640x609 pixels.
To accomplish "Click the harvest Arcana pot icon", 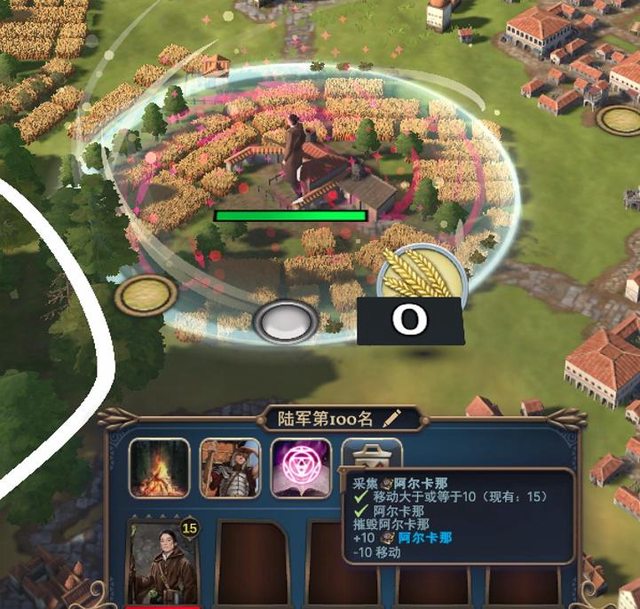I will 372,455.
